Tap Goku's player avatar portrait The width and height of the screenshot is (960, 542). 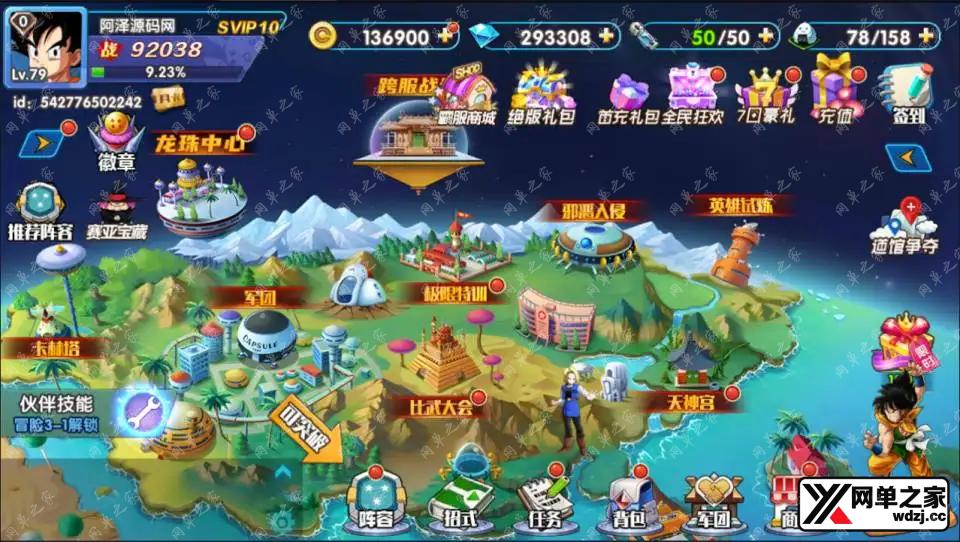pos(45,46)
